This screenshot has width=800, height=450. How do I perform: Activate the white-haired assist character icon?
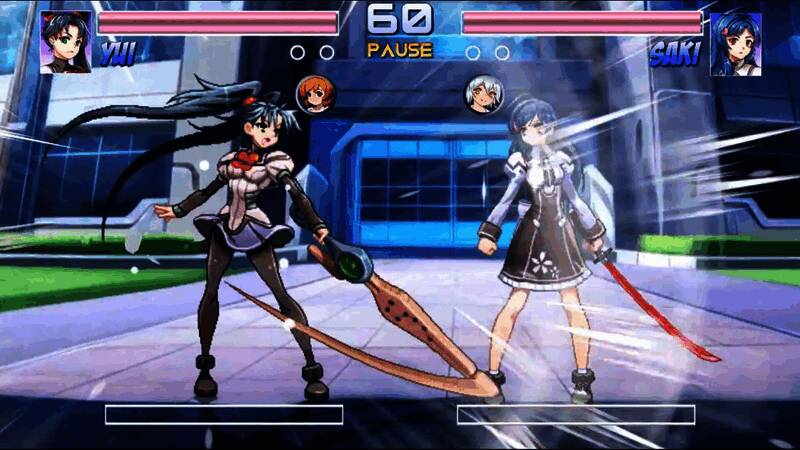click(x=484, y=94)
